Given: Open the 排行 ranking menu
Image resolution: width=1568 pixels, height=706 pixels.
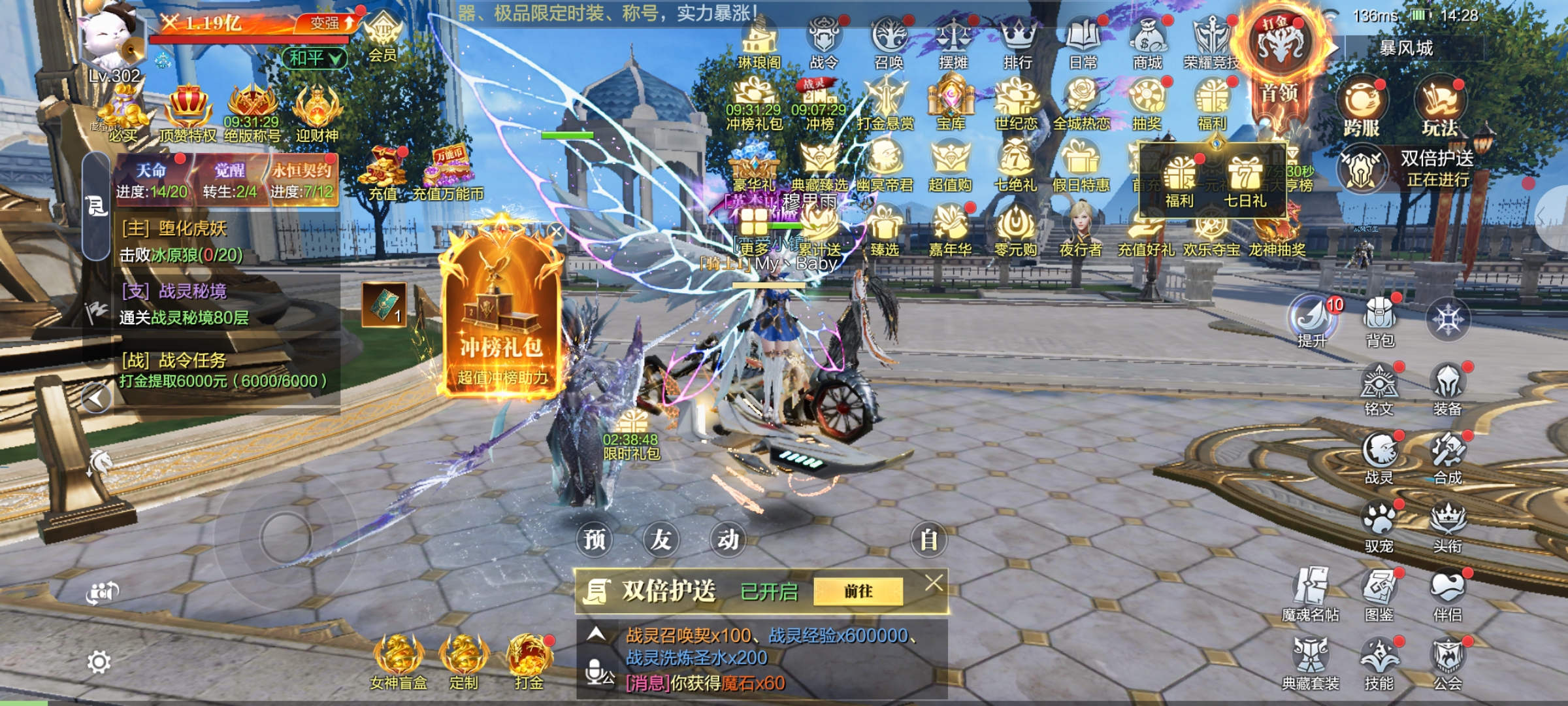Looking at the screenshot, I should pyautogui.click(x=1017, y=43).
